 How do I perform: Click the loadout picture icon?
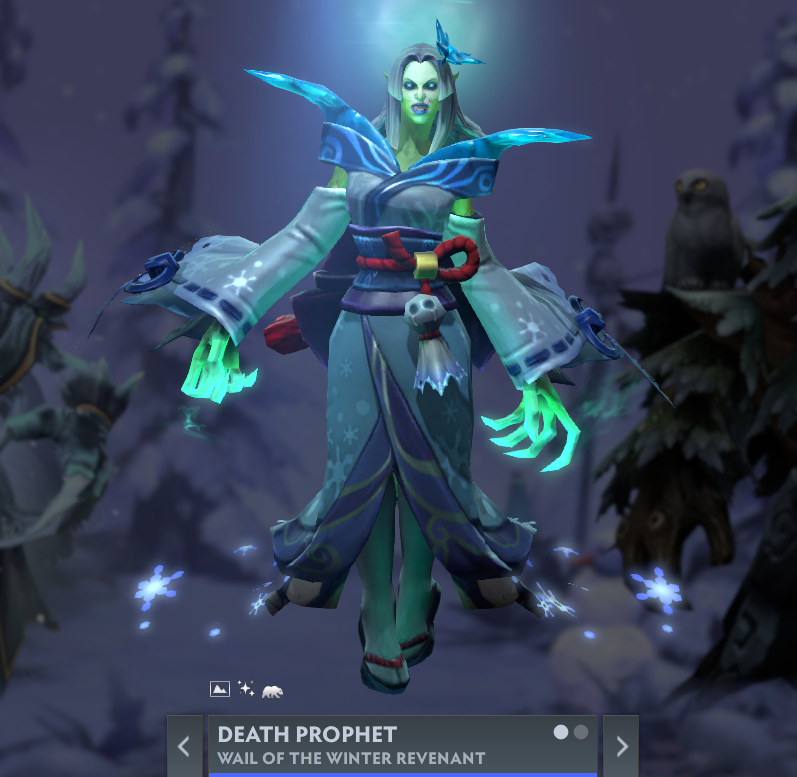click(219, 689)
